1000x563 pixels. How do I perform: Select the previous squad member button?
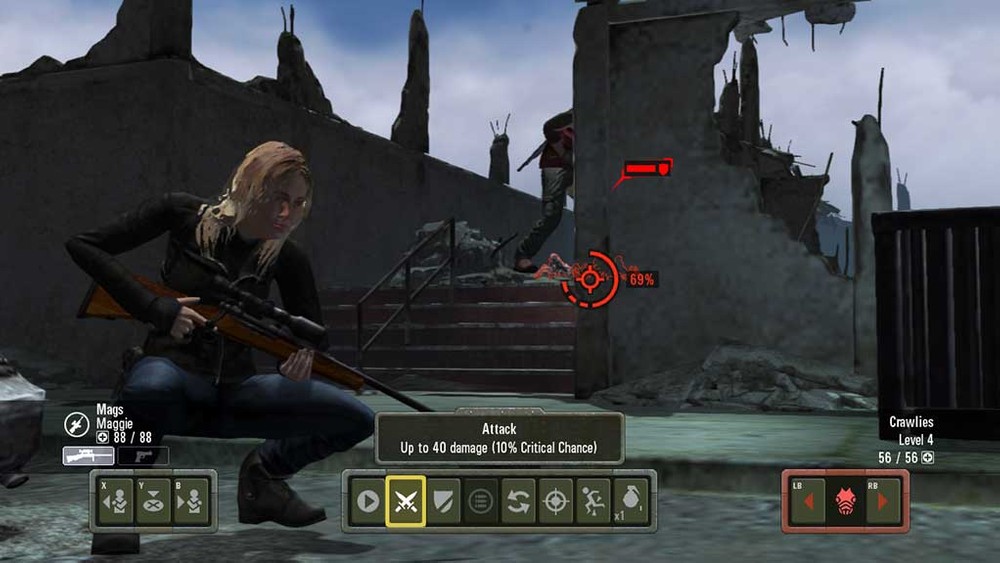117,501
